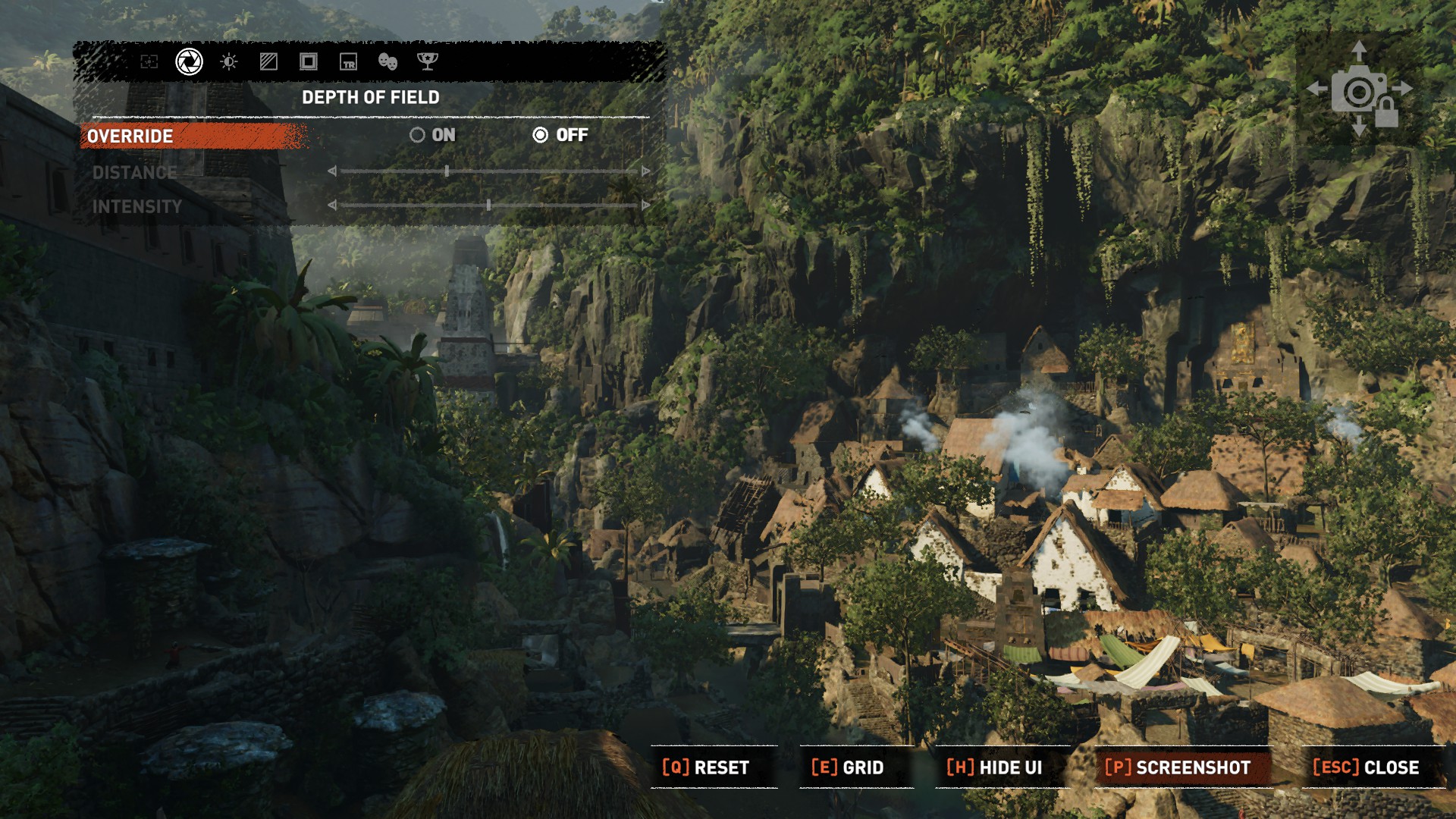The image size is (1456, 819).
Task: Click the Reset button
Action: coord(706,767)
